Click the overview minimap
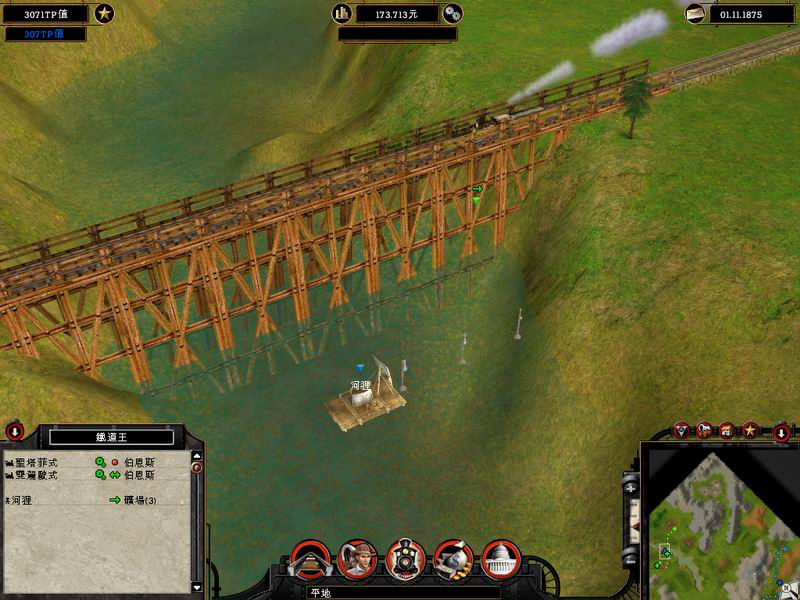This screenshot has height=600, width=800. click(x=718, y=518)
